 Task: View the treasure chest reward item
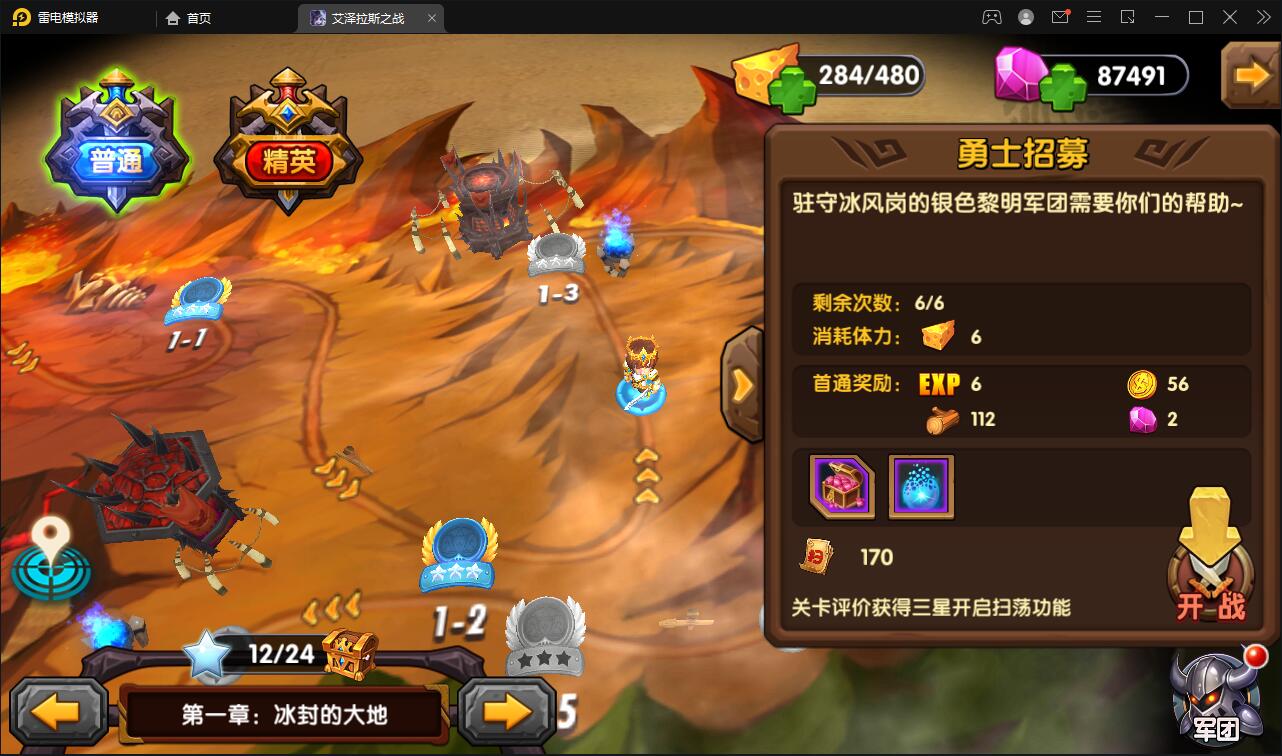click(x=843, y=487)
